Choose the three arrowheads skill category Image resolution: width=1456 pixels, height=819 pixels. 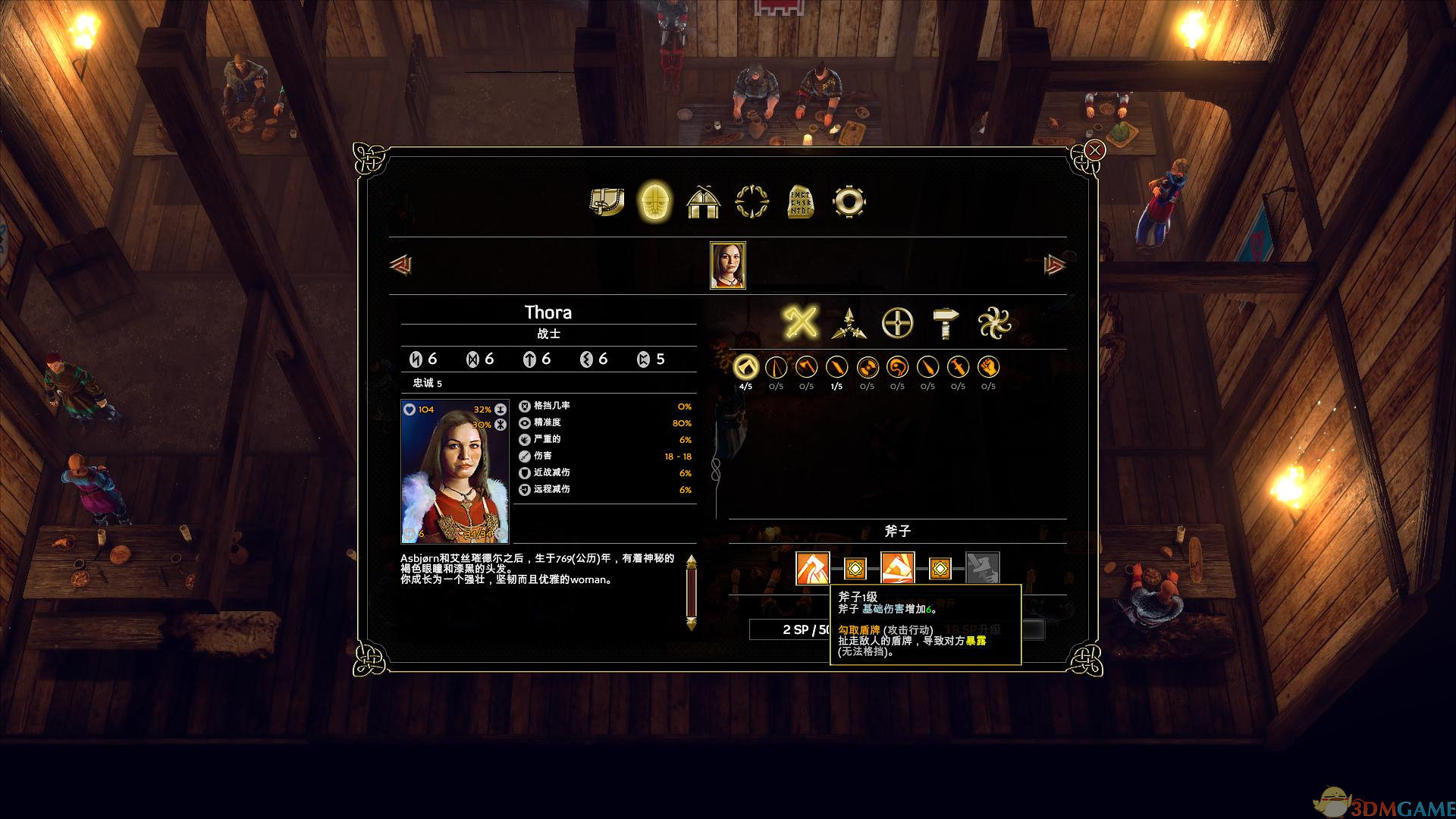[x=849, y=324]
